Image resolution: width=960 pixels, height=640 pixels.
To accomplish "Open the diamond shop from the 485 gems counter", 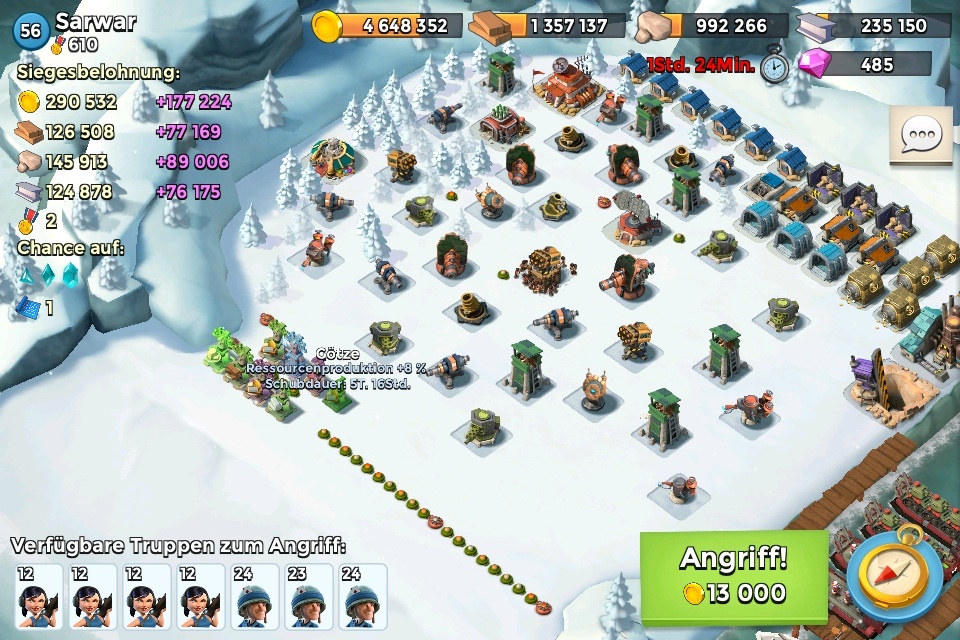I will [866, 65].
